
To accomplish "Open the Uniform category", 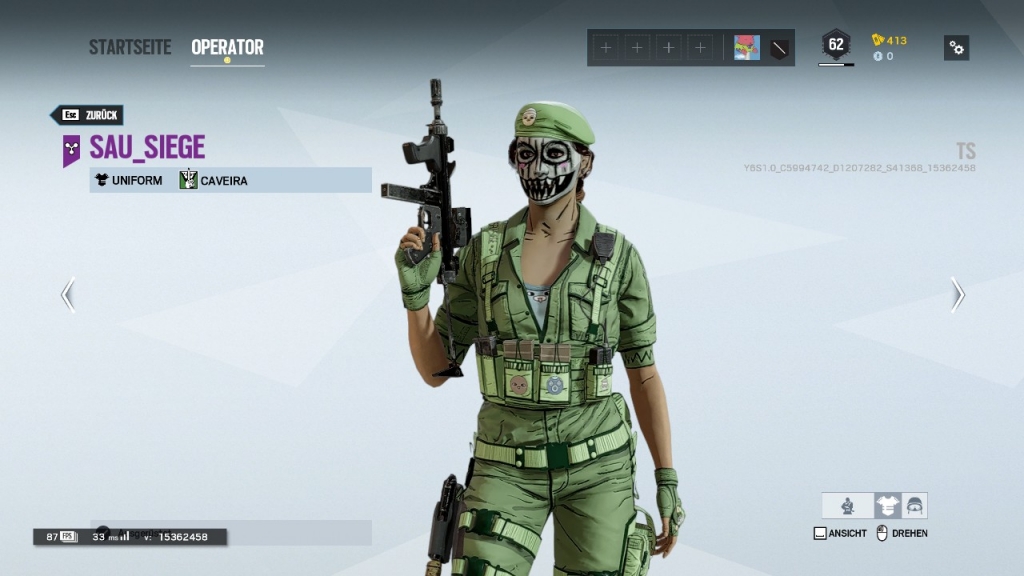I will (129, 181).
